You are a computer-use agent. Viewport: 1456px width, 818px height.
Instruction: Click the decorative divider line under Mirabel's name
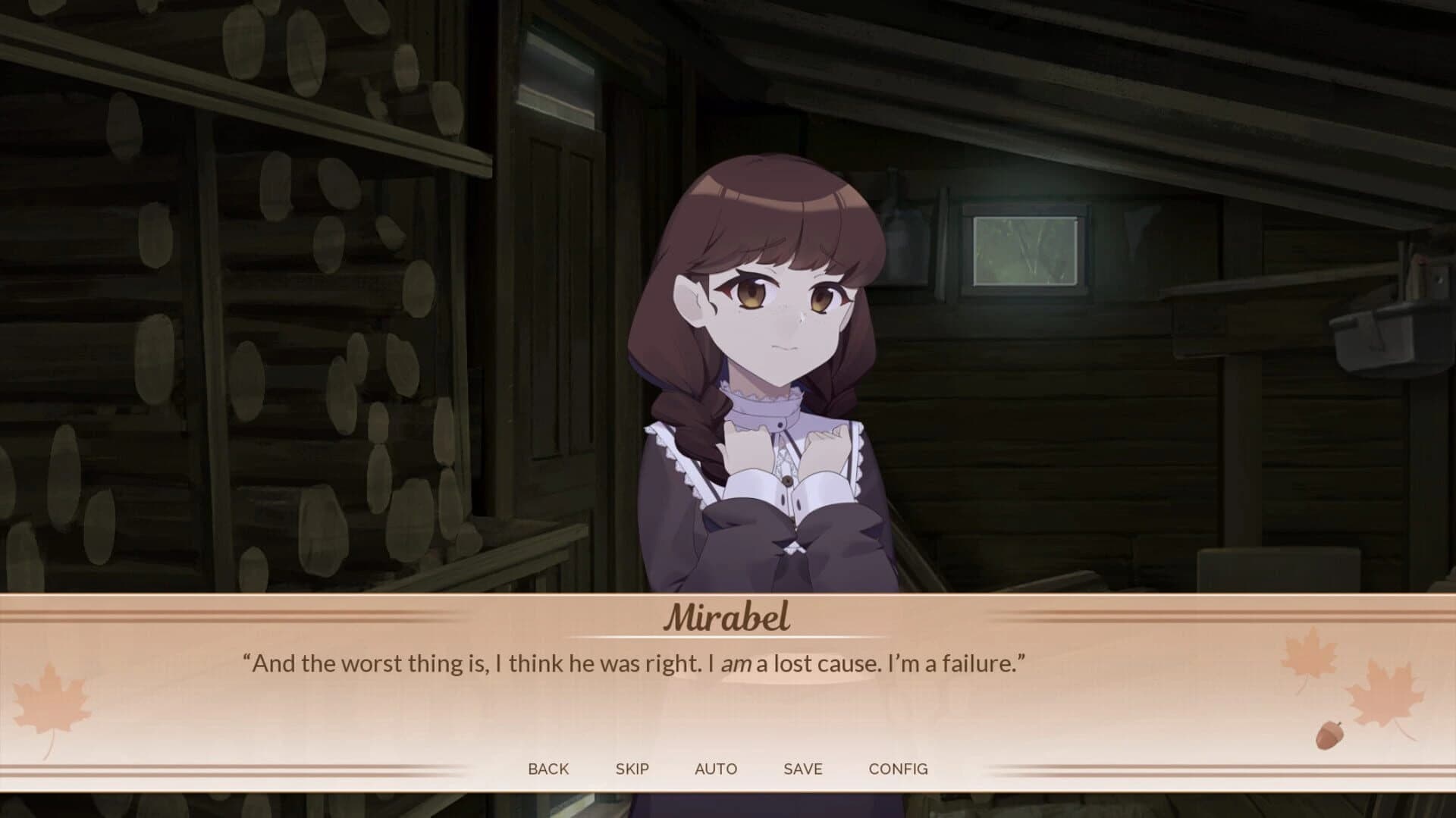(728, 639)
